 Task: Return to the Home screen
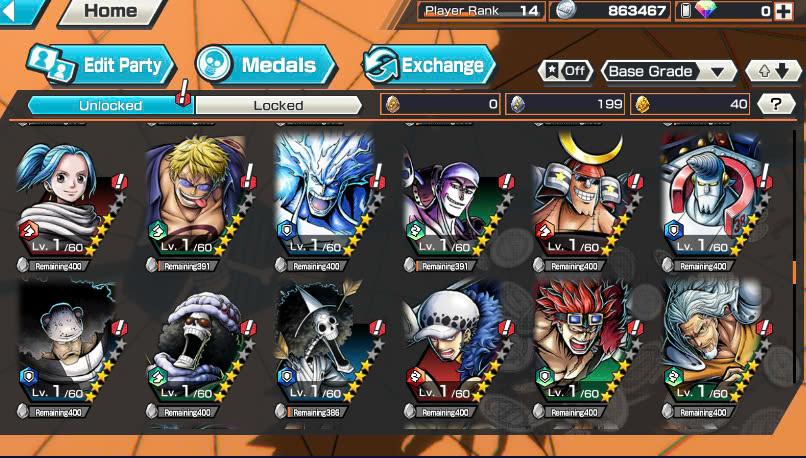(x=110, y=12)
